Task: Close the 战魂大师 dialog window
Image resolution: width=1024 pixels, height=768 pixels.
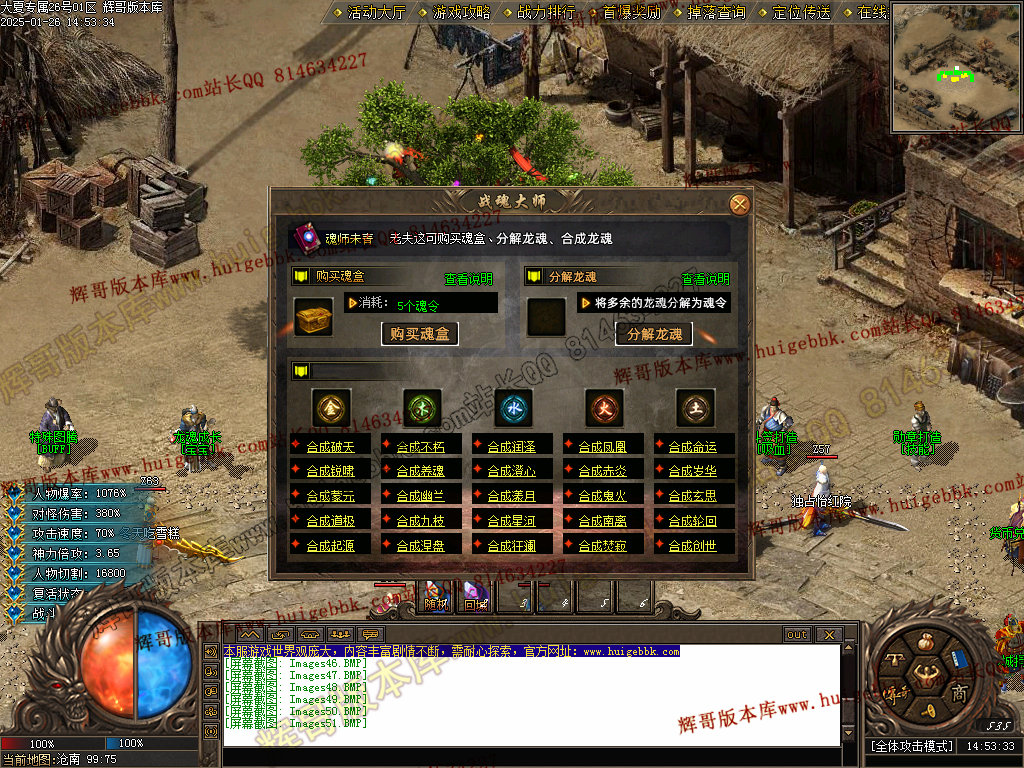Action: pyautogui.click(x=739, y=205)
